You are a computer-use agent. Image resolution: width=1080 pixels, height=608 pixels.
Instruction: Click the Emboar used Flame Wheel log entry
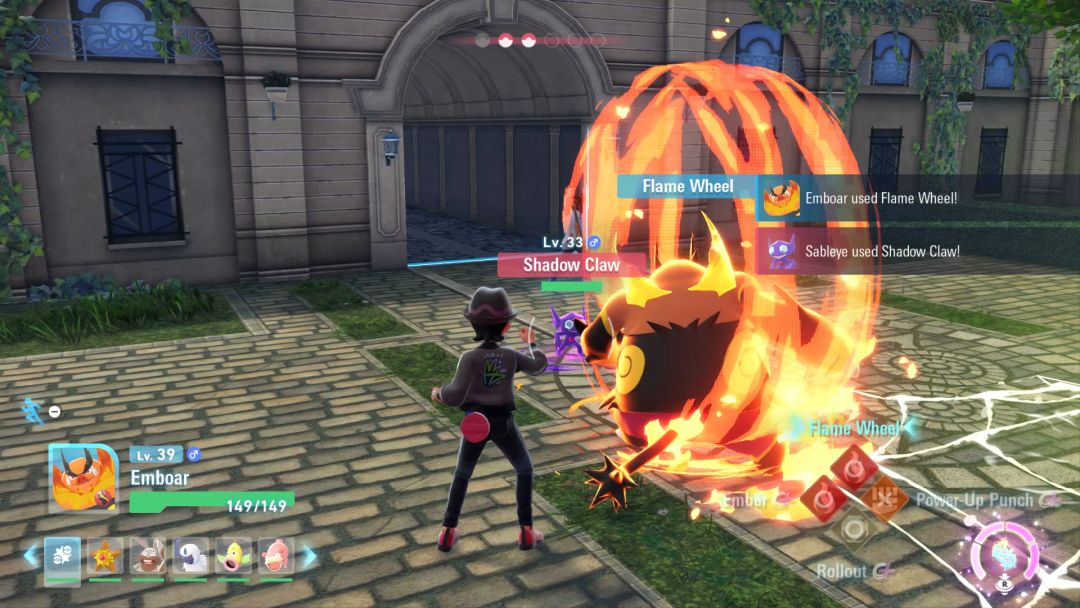pyautogui.click(x=866, y=199)
